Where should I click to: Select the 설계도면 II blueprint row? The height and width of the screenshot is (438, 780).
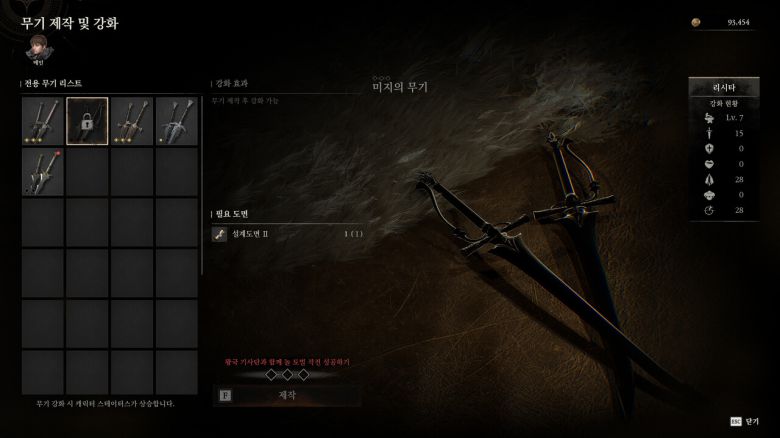pos(284,234)
